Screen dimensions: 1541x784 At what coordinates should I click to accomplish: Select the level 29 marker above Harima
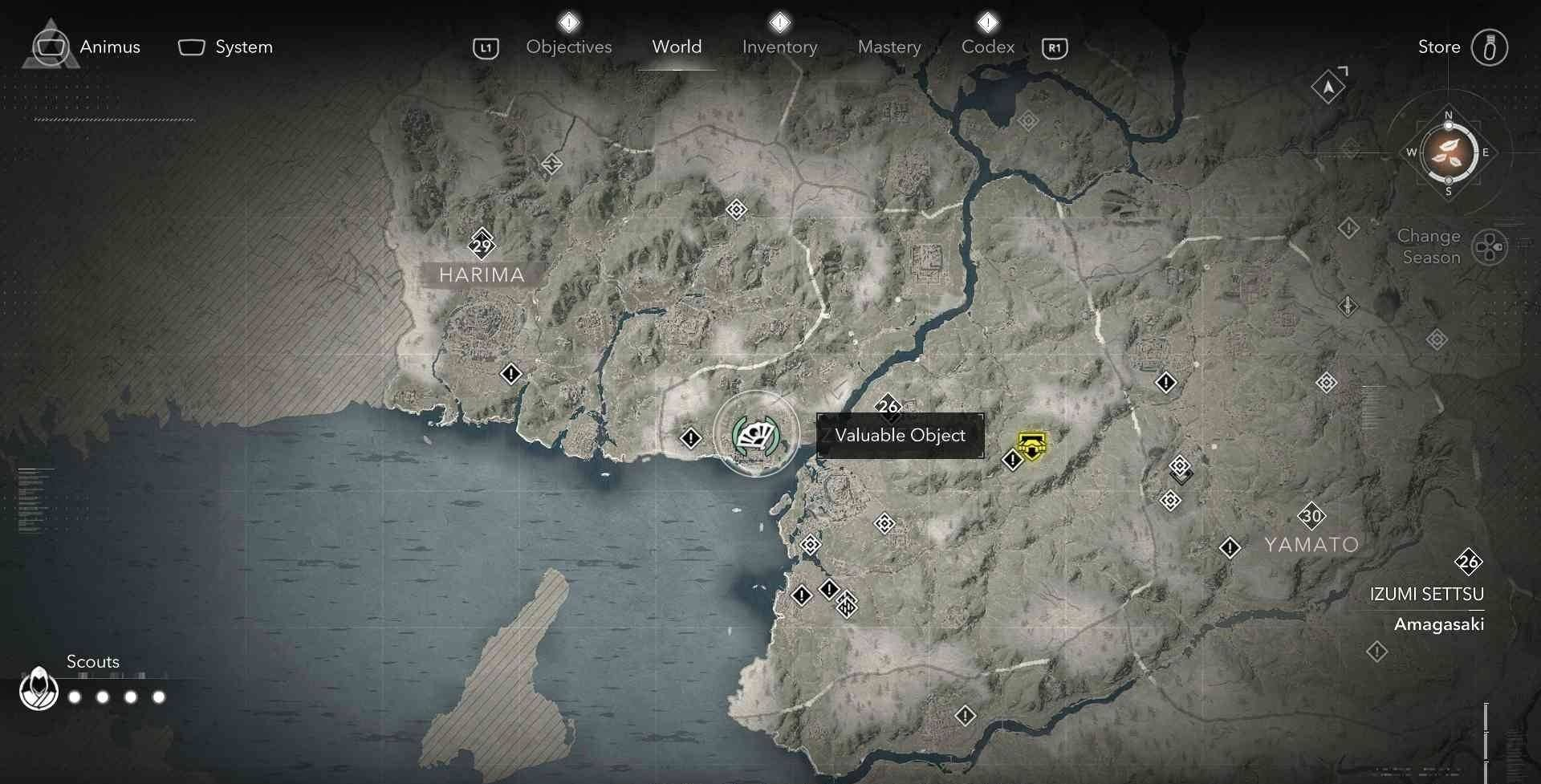tap(482, 245)
